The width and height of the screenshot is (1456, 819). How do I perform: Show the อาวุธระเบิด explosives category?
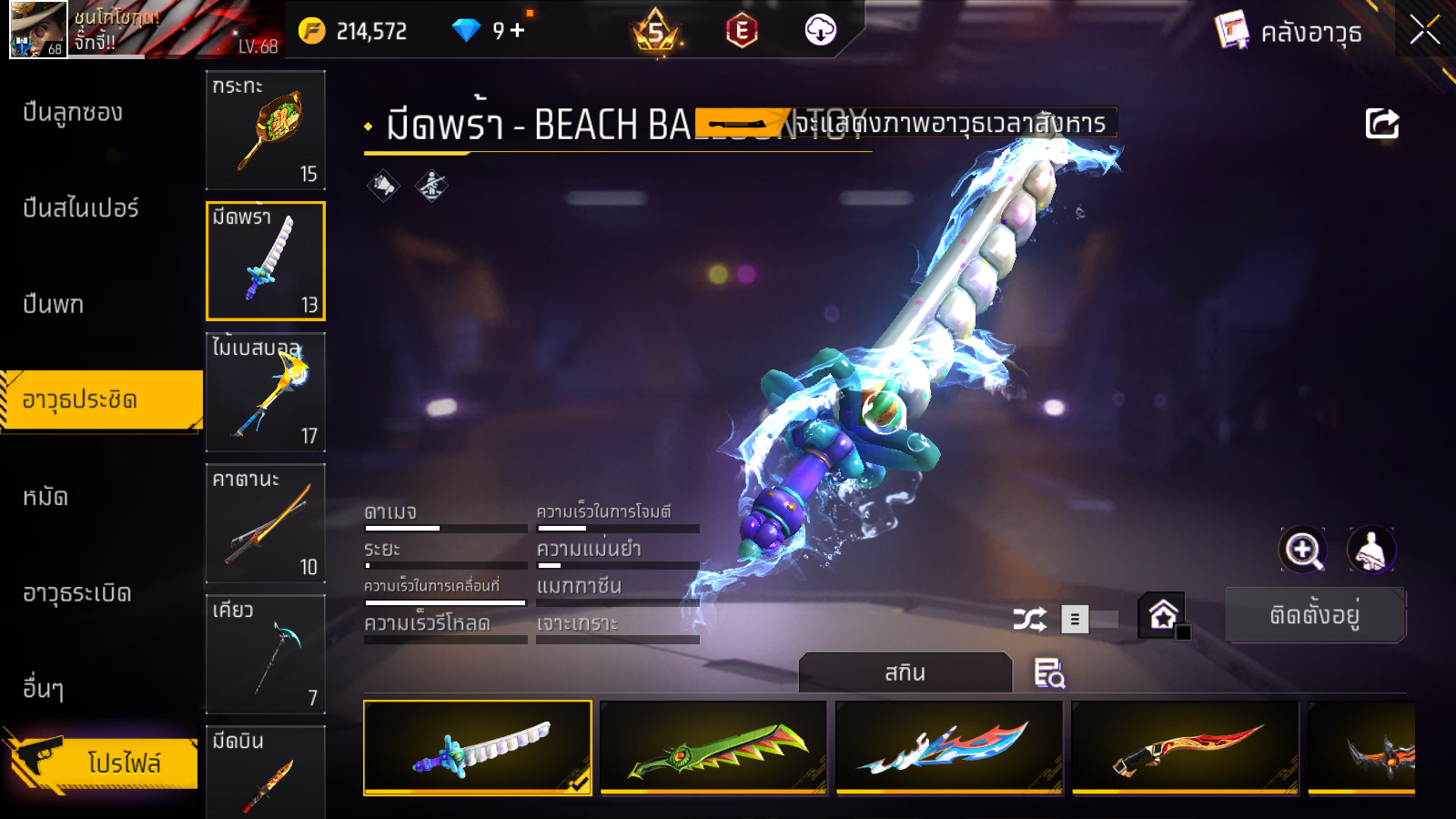77,593
